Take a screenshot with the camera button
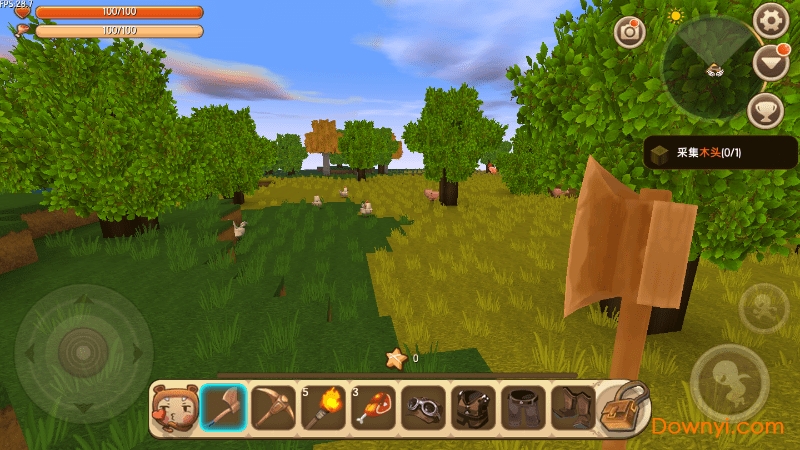 629,32
